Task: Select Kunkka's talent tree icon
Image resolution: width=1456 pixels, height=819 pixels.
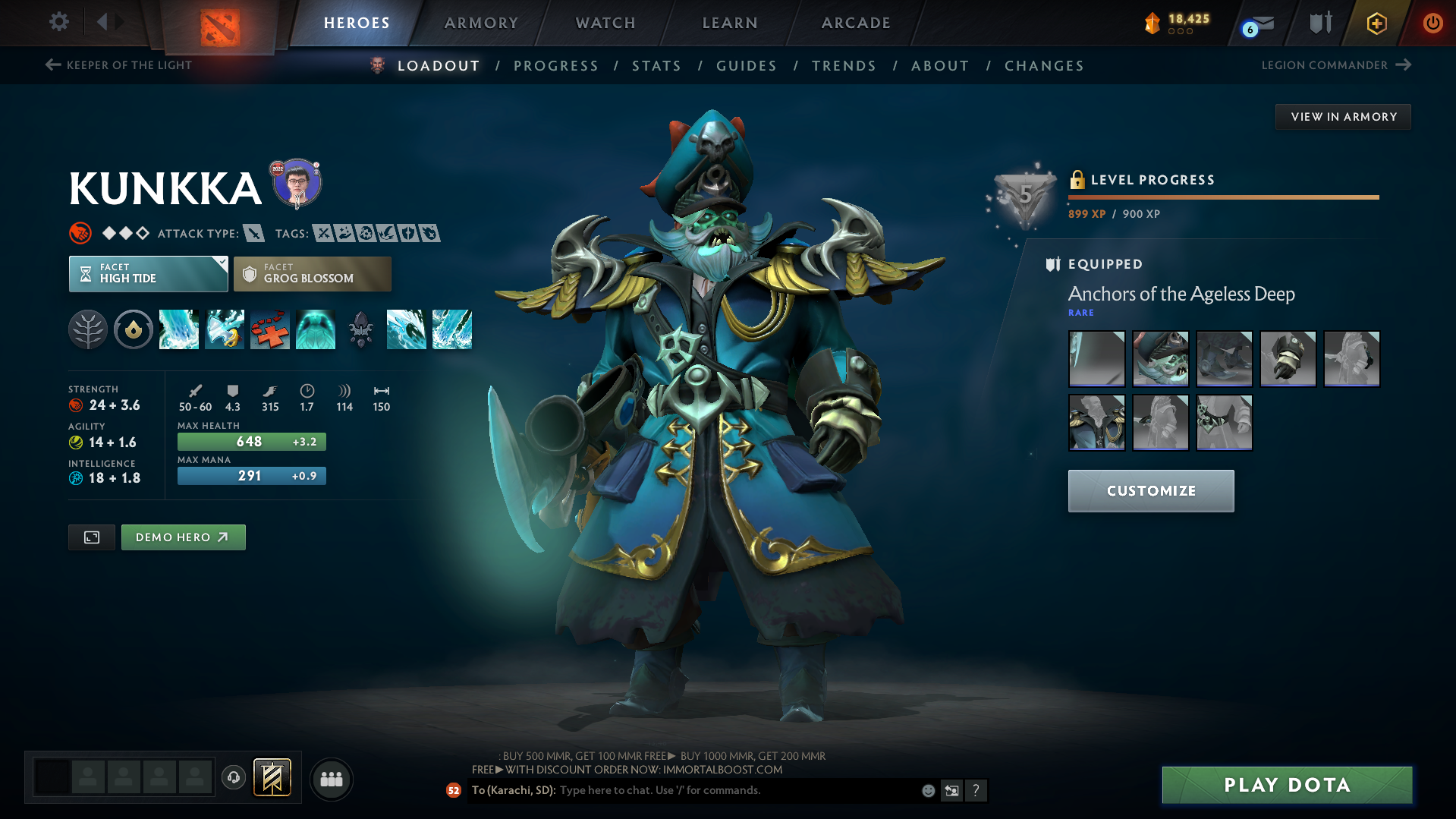Action: (x=88, y=329)
